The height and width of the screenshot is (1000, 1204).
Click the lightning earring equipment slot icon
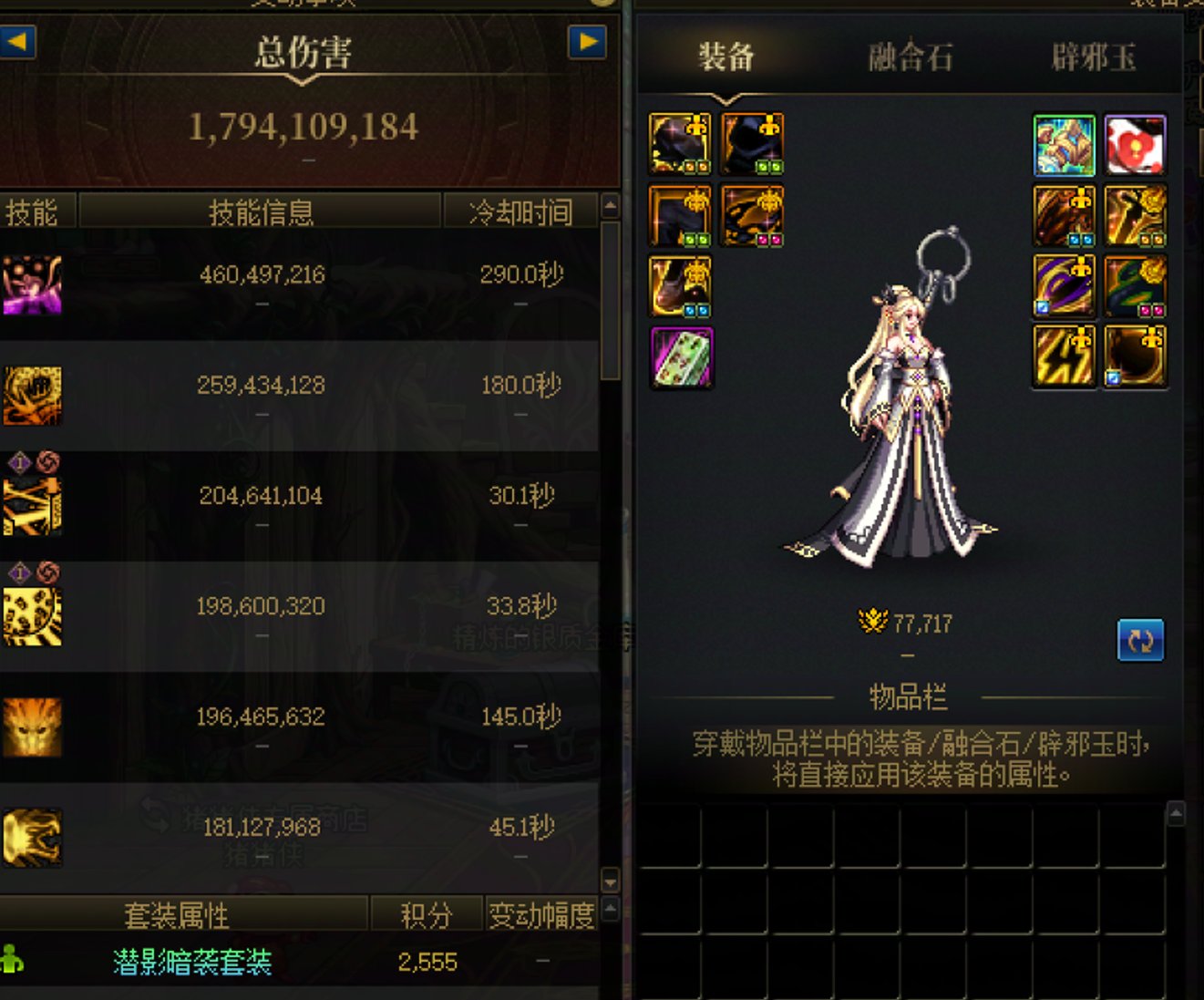[x=1064, y=356]
